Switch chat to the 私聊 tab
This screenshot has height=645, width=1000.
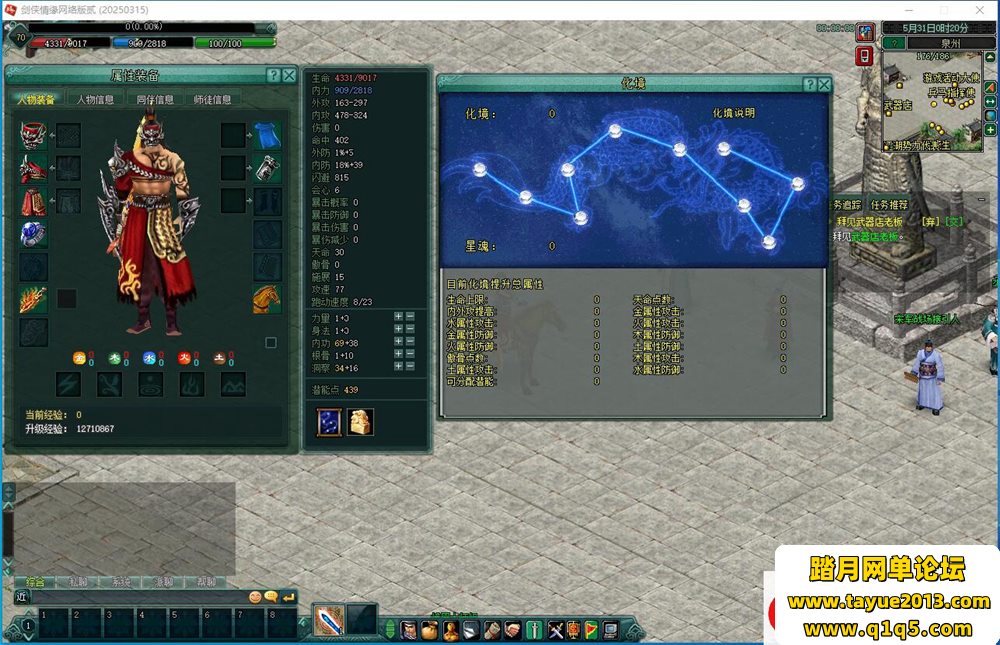[x=78, y=582]
